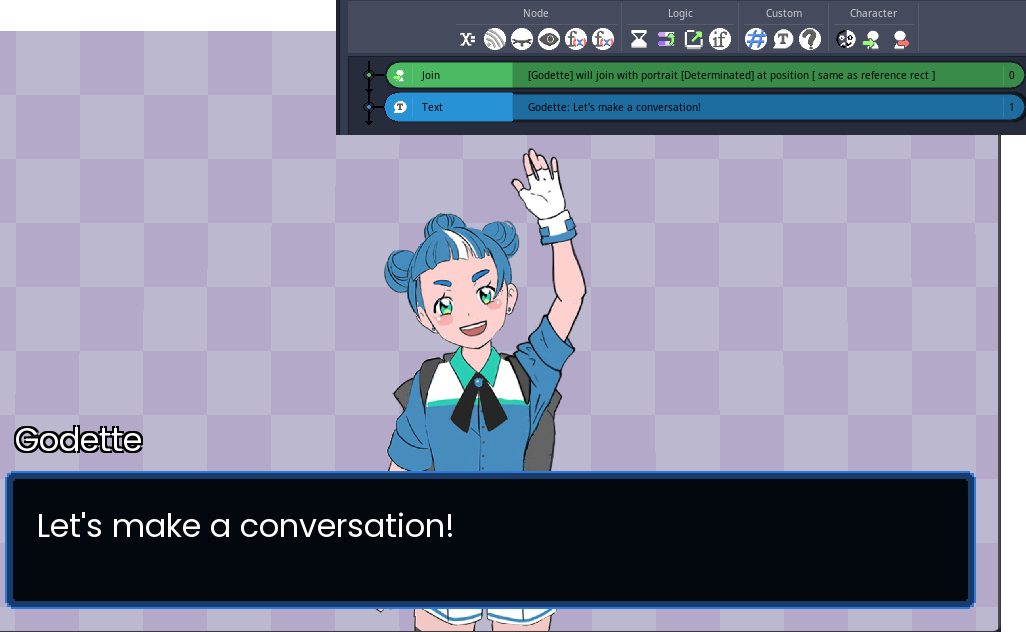Viewport: 1026px width, 632px height.
Task: Click the green arrow box icon in Logic
Action: tap(693, 39)
